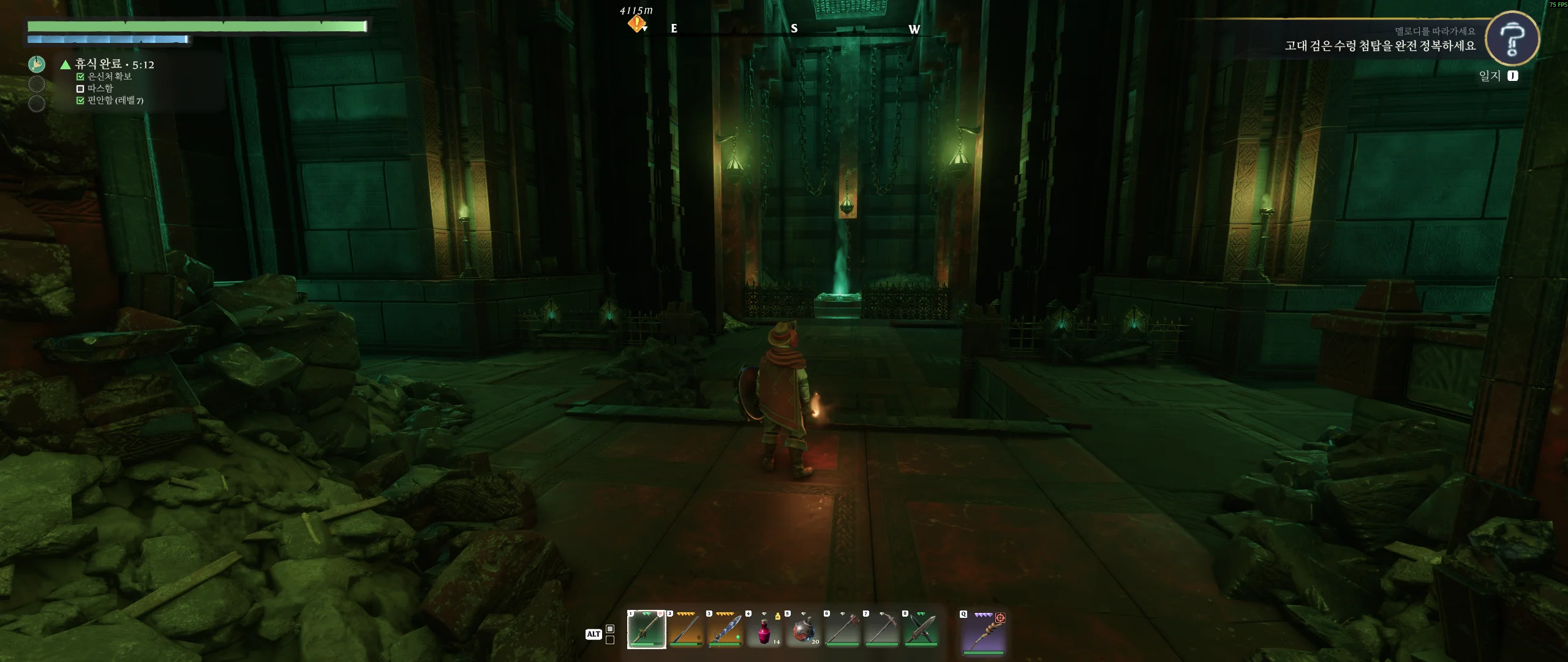Open the tracked black dragon spire quest objective

point(1379,46)
